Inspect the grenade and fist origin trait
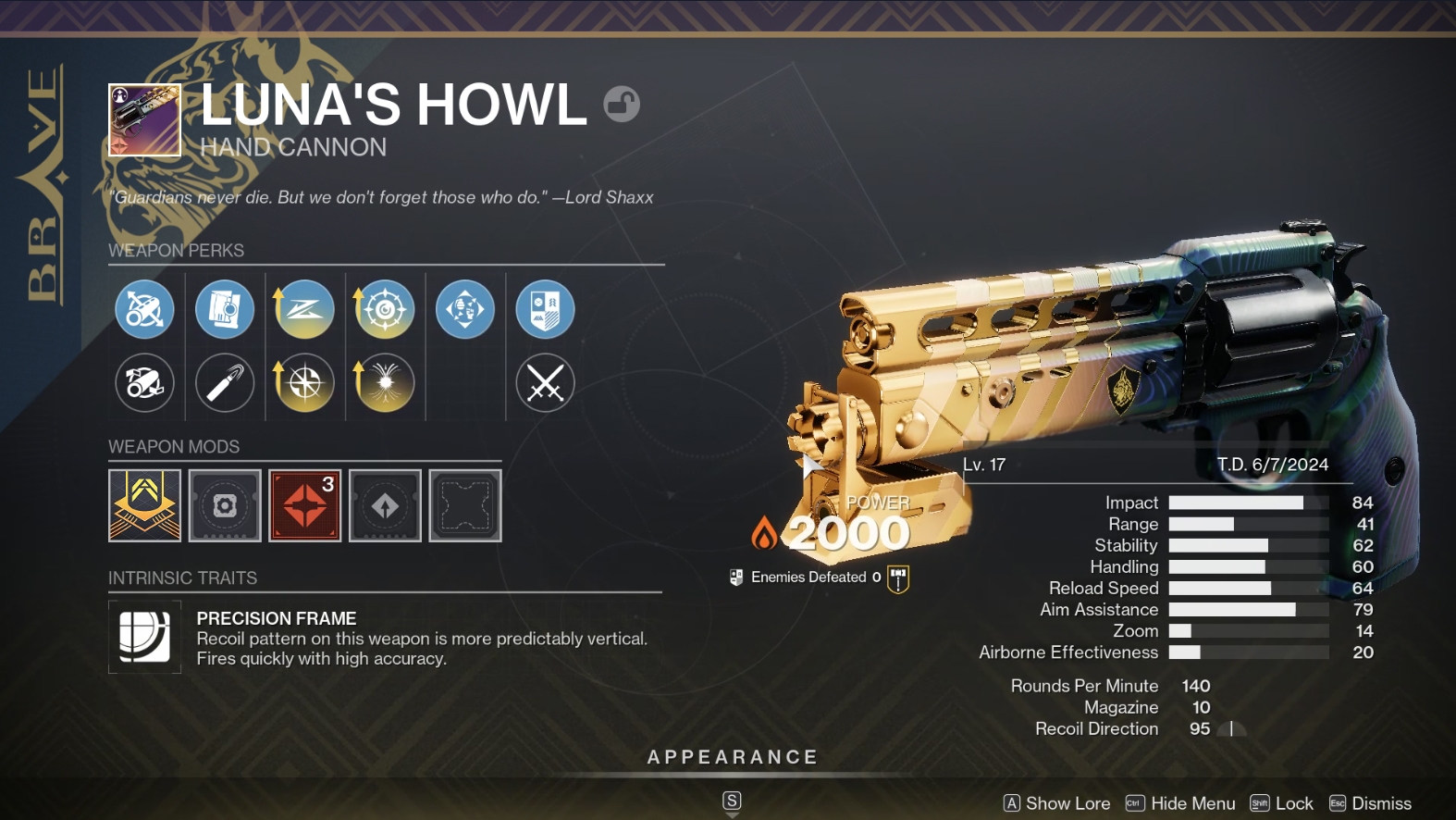The image size is (1456, 820). click(464, 309)
